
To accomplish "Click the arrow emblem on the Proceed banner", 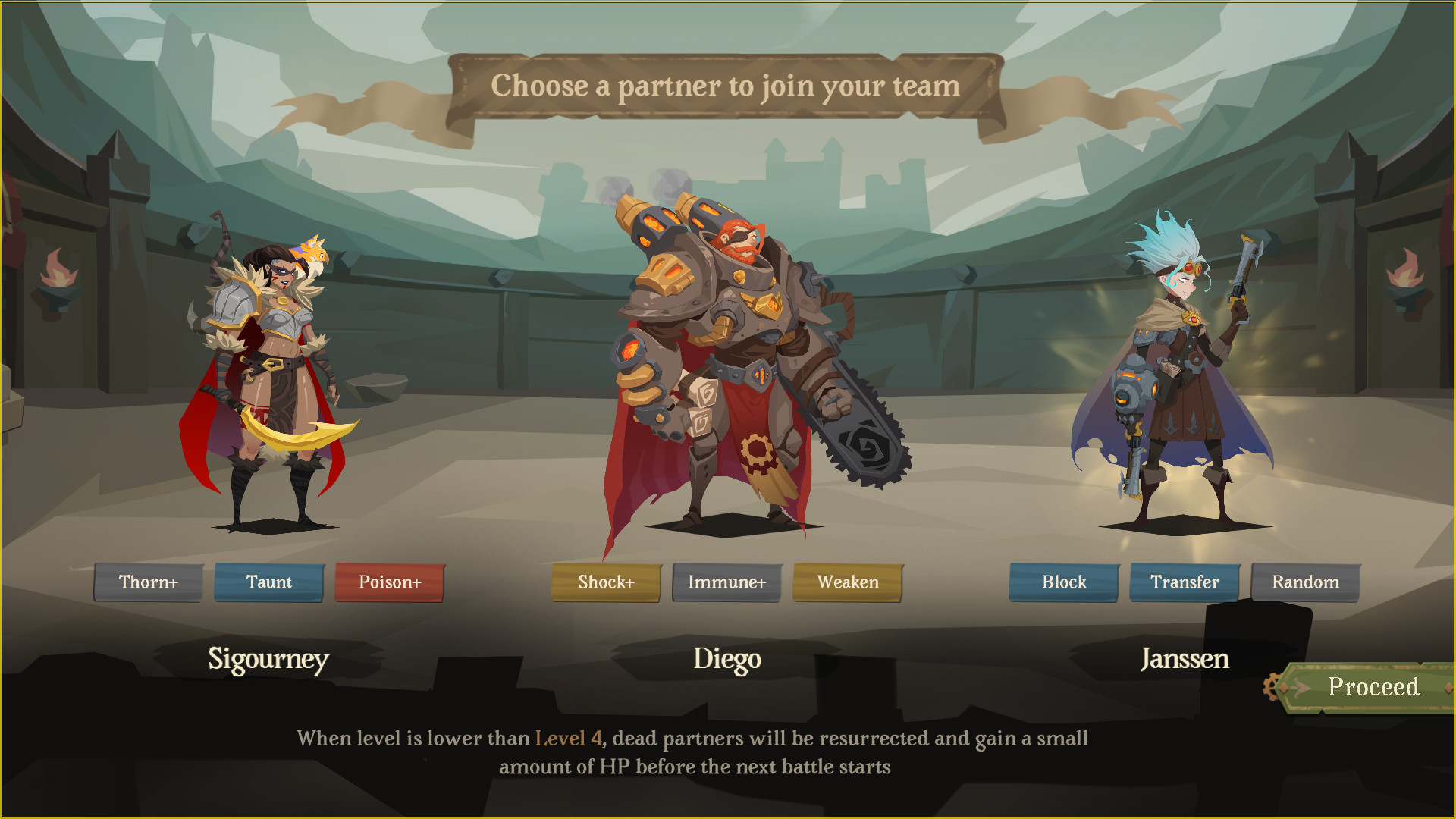I will pos(1298,687).
